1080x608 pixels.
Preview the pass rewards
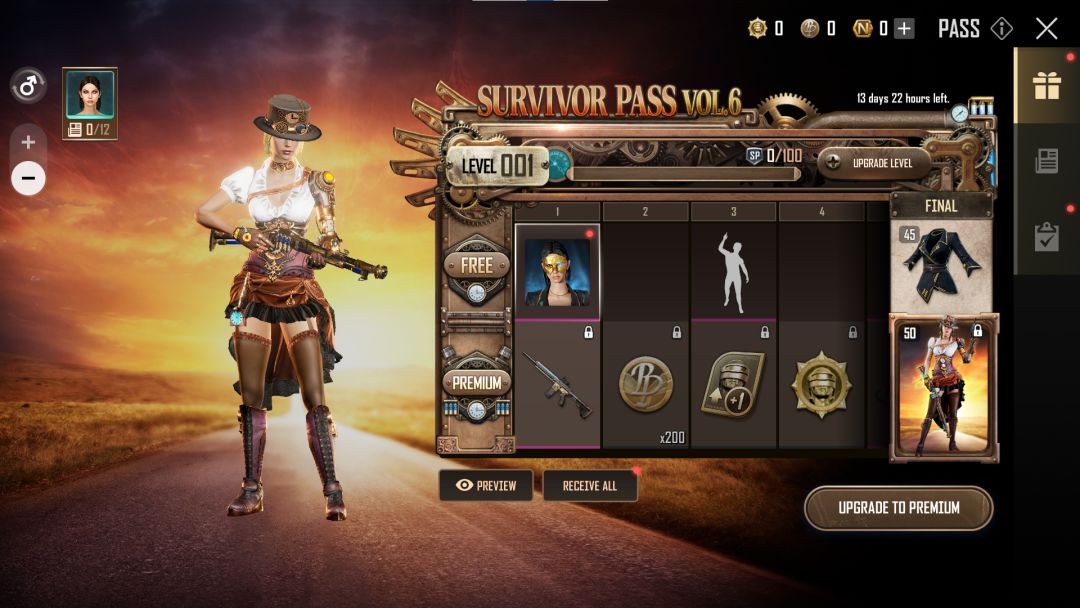[x=486, y=486]
